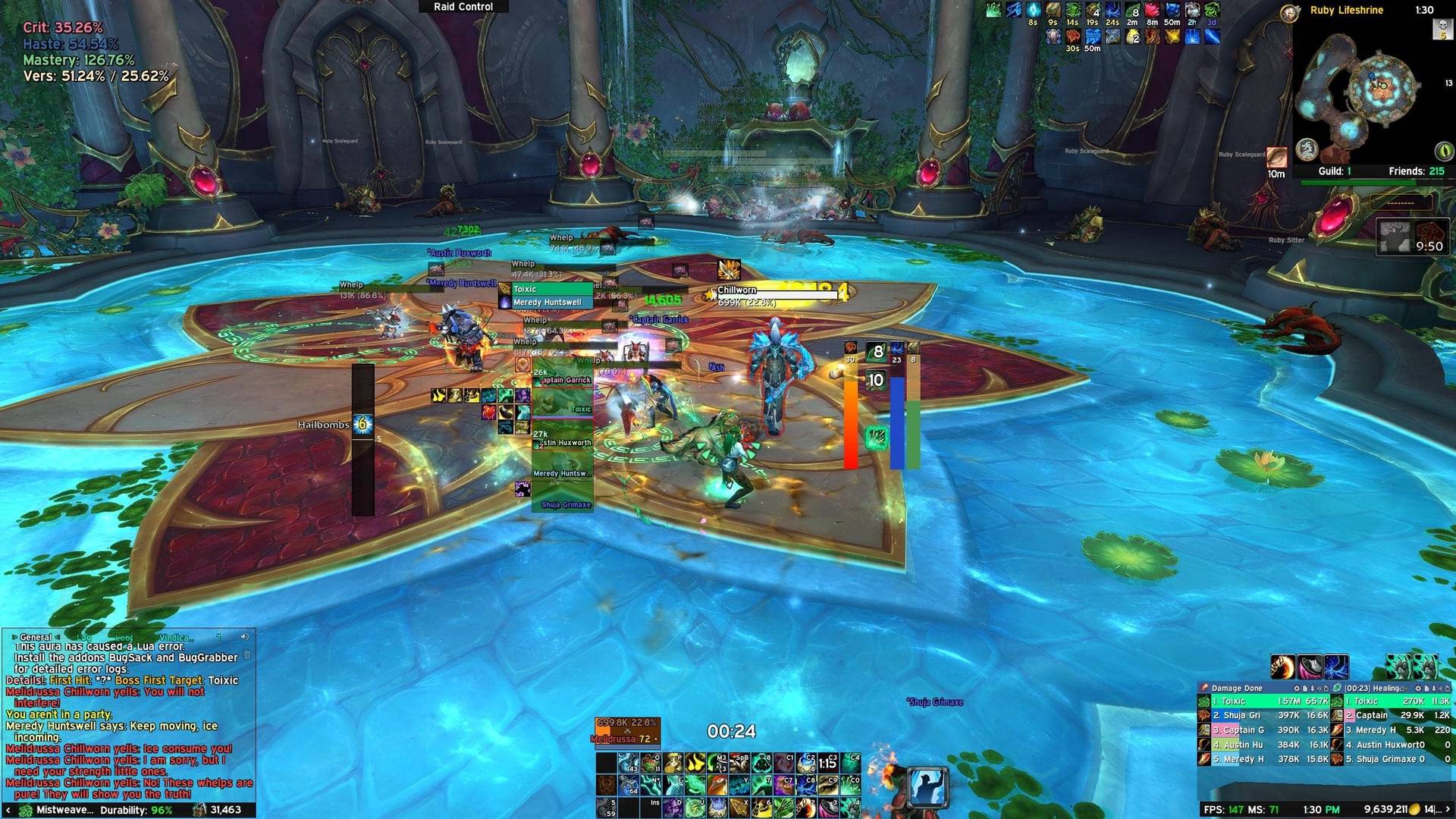Use the potion item with 143 charges
The height and width of the screenshot is (819, 1456).
point(628,762)
